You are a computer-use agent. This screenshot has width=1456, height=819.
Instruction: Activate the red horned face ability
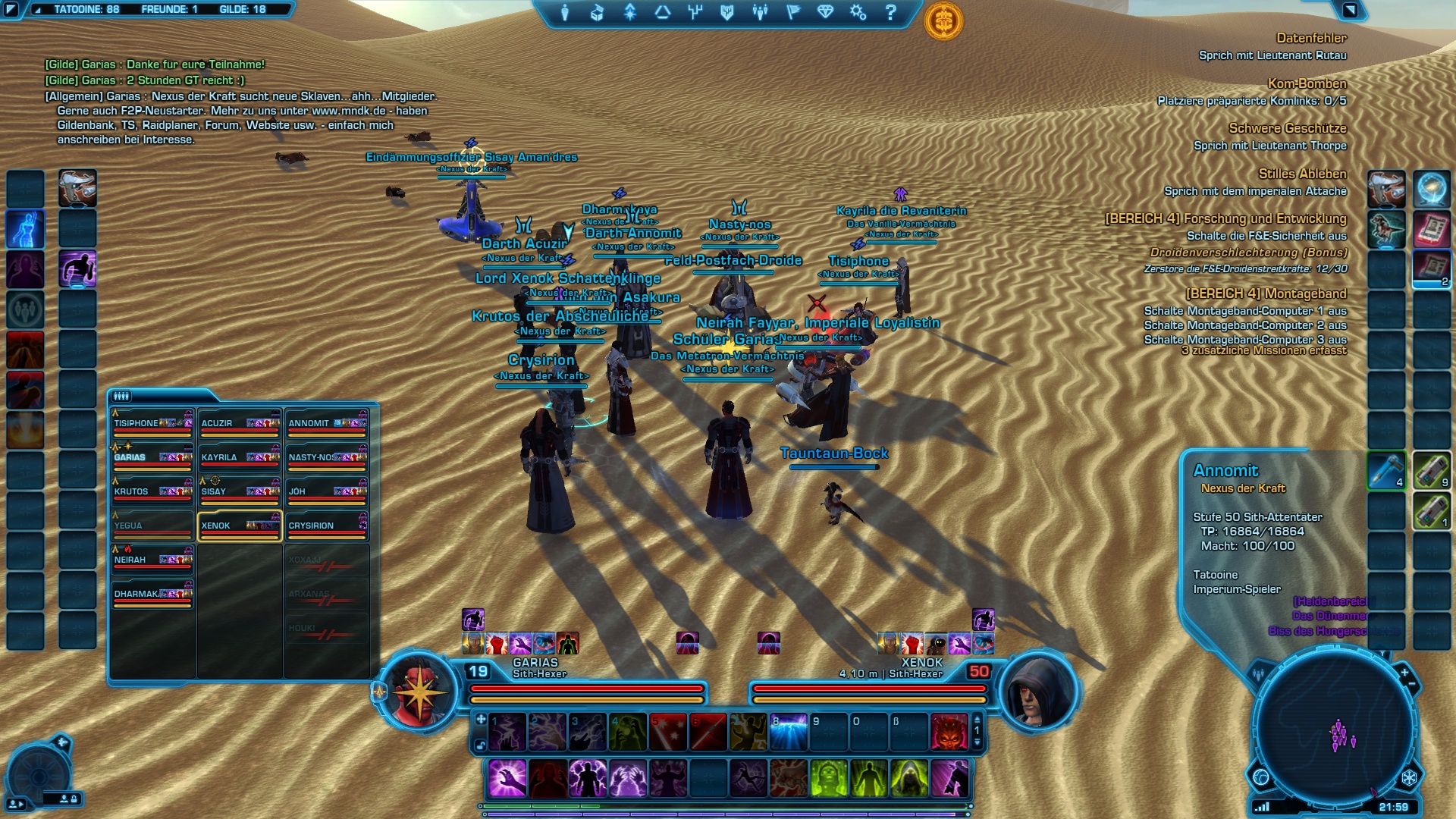(x=949, y=732)
